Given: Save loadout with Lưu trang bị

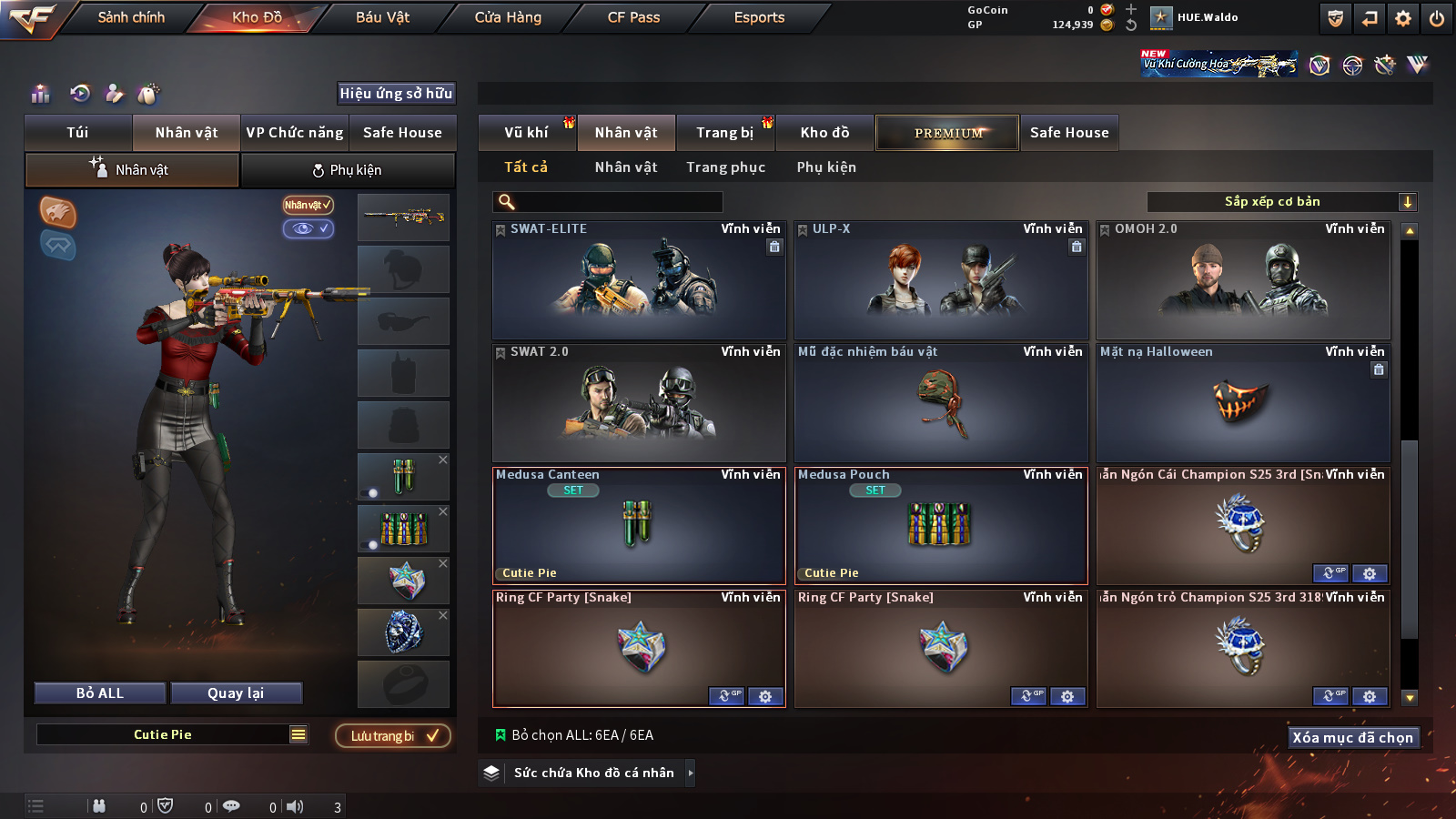Looking at the screenshot, I should click(393, 736).
